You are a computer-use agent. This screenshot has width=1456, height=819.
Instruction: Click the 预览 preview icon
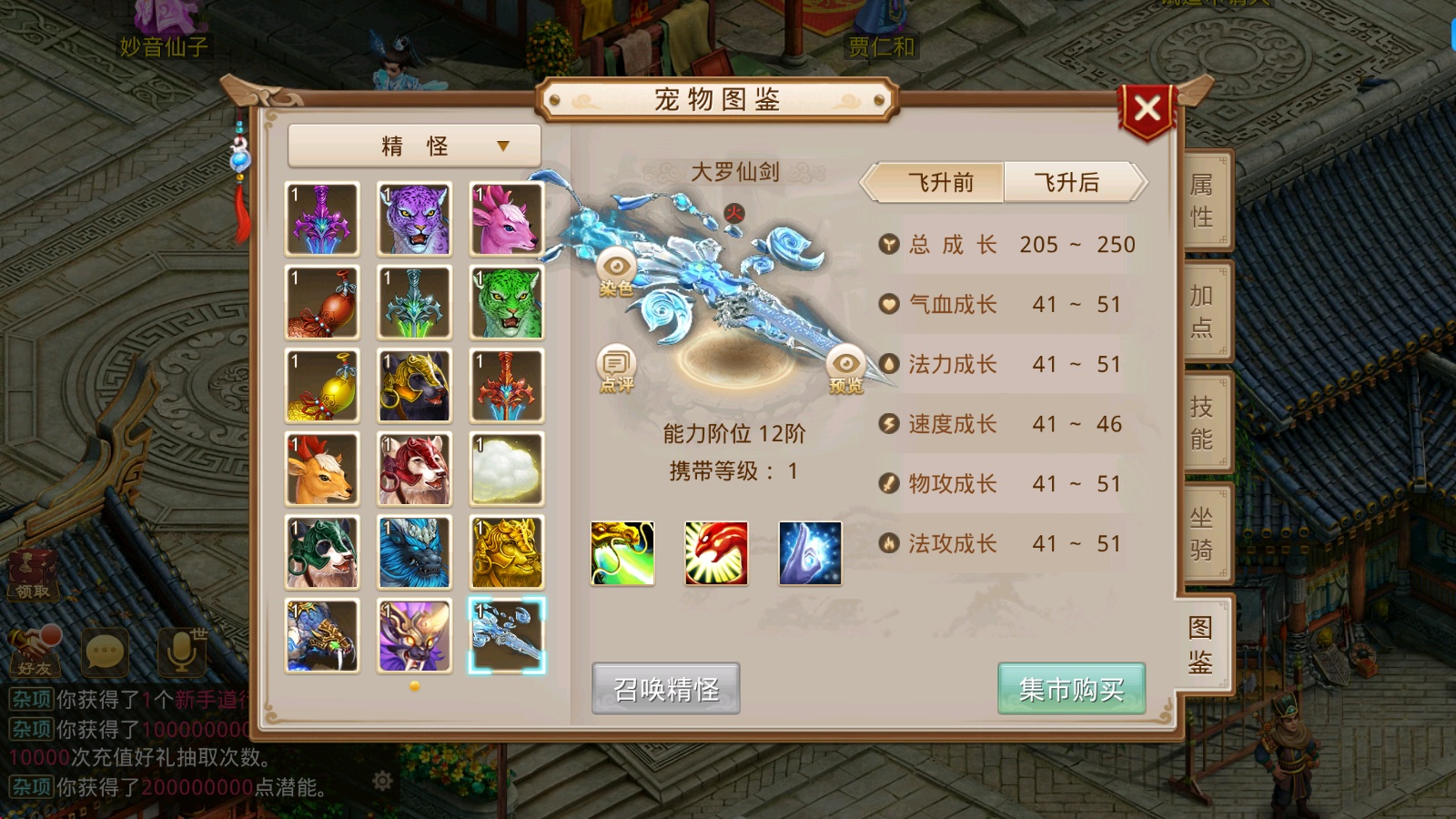pos(848,363)
